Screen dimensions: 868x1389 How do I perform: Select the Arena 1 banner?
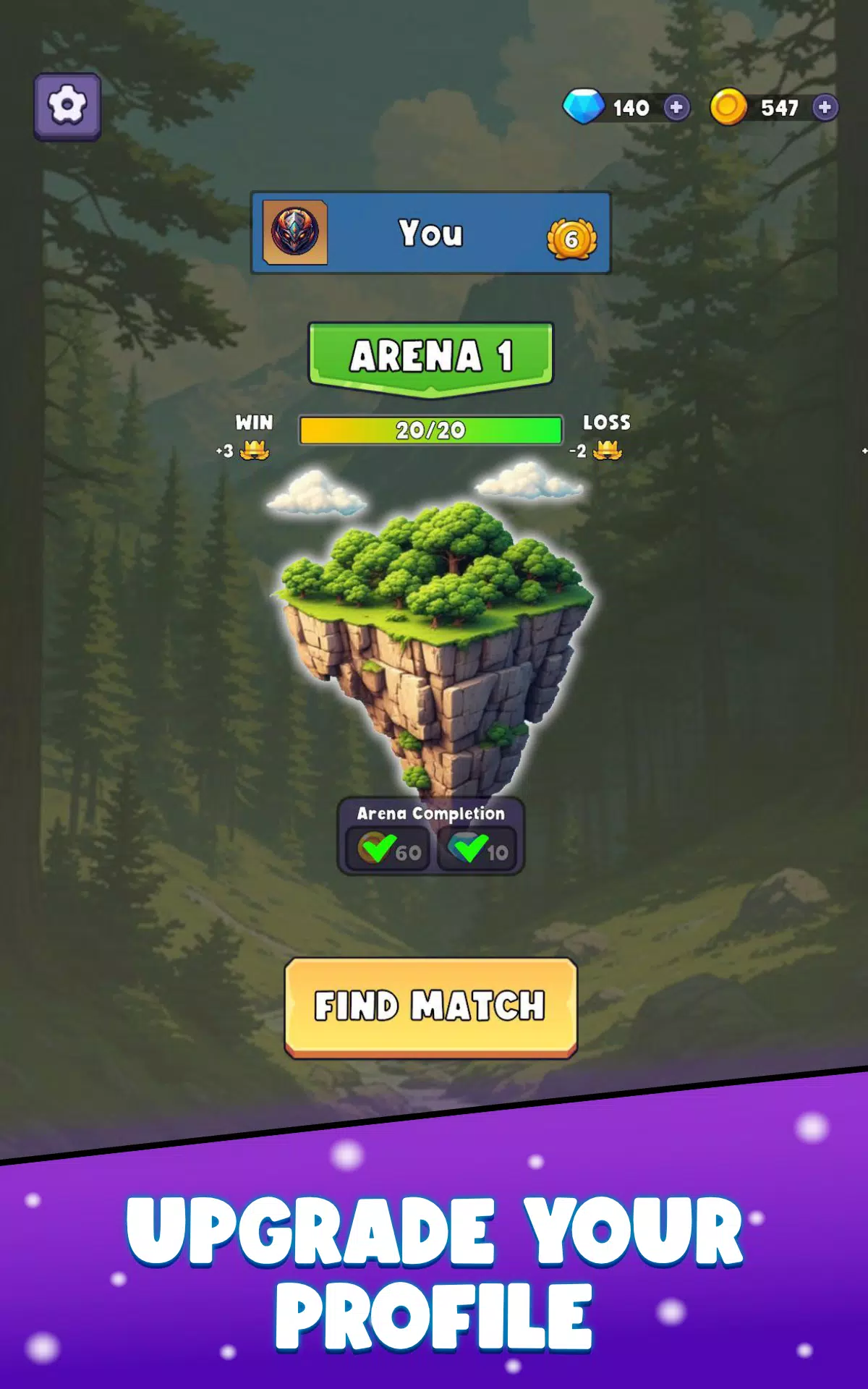pyautogui.click(x=431, y=356)
